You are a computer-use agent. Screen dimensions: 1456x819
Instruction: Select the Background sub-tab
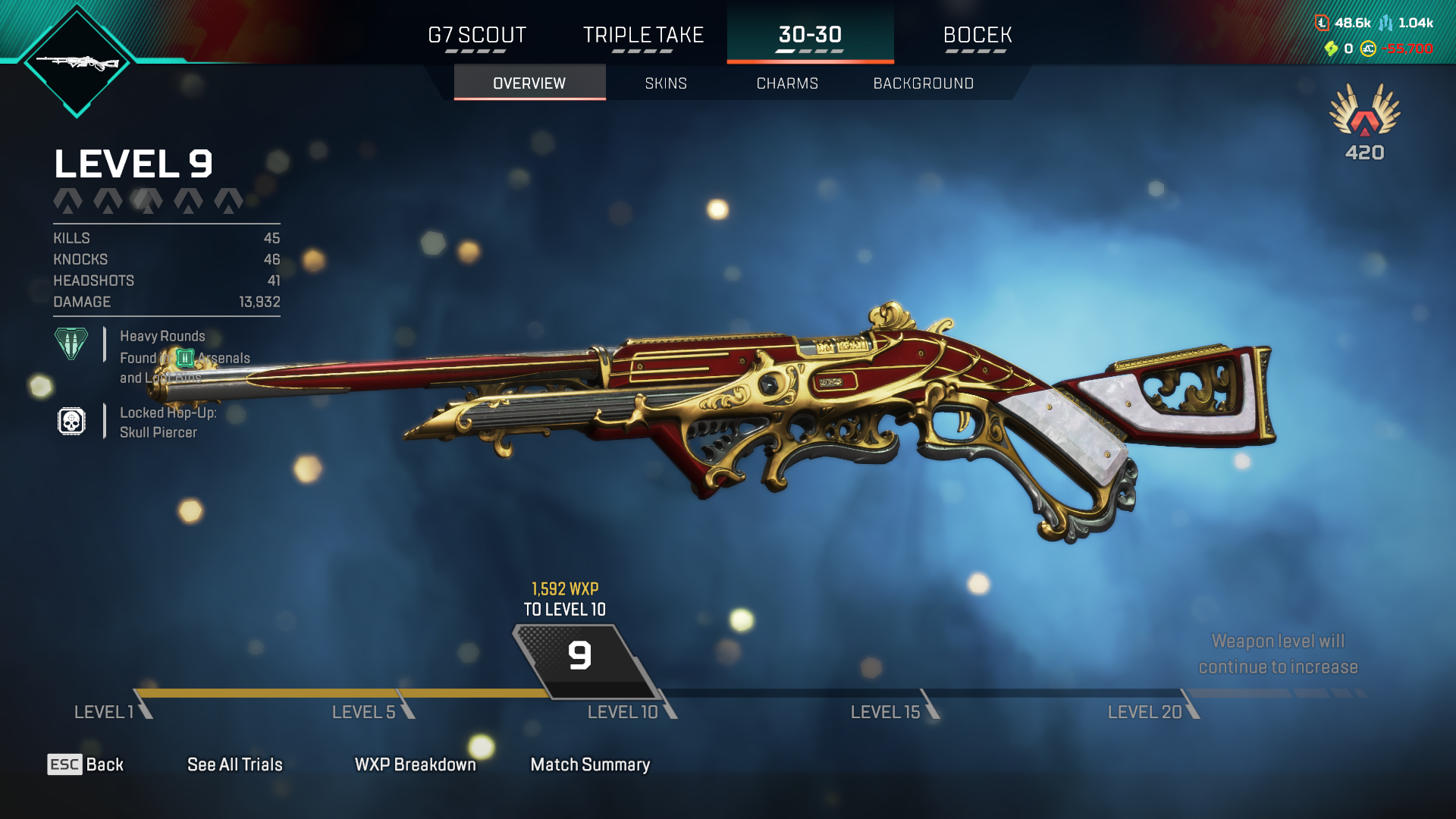(x=923, y=83)
